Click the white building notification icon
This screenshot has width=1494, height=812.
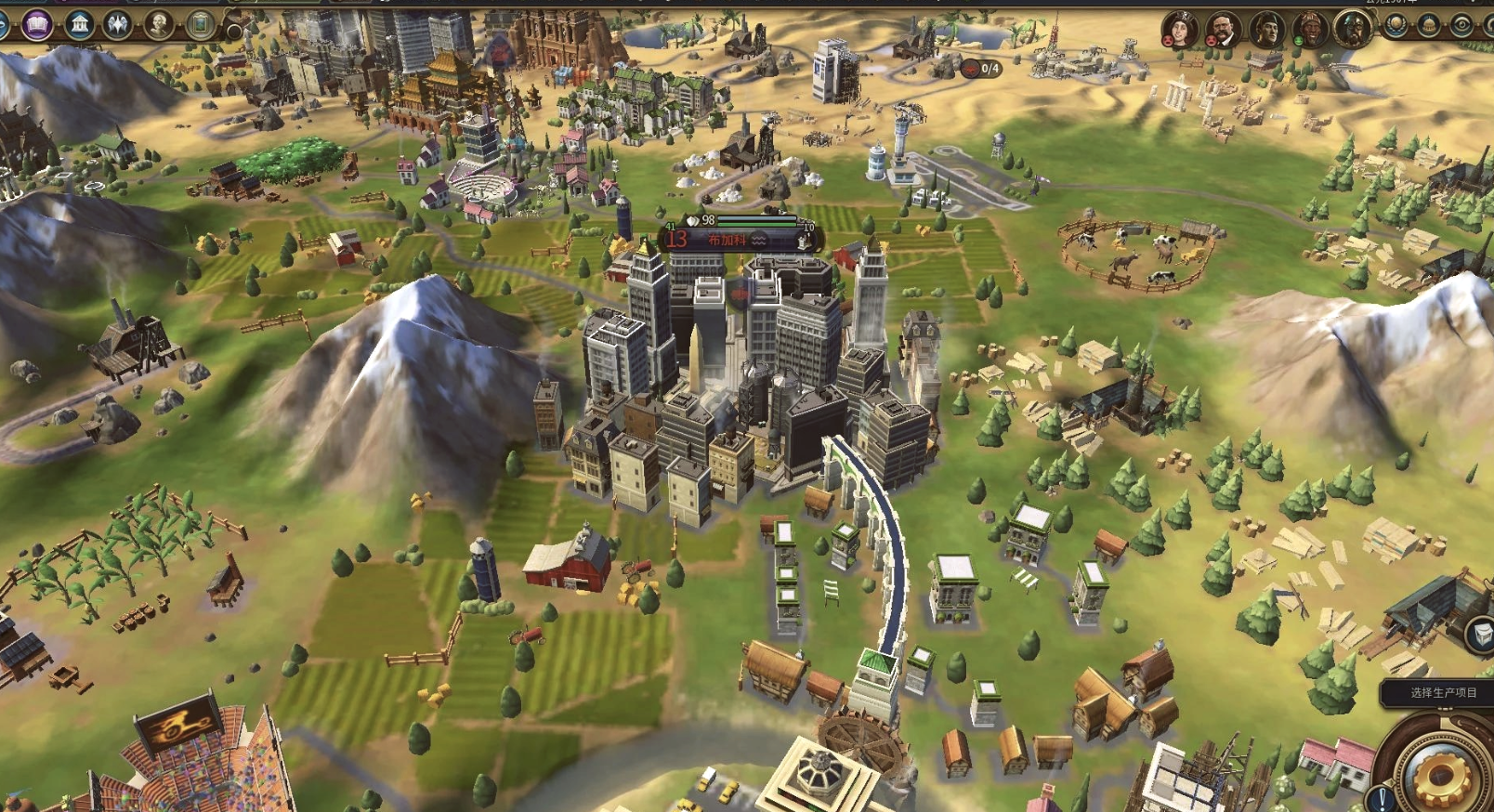point(1481,635)
